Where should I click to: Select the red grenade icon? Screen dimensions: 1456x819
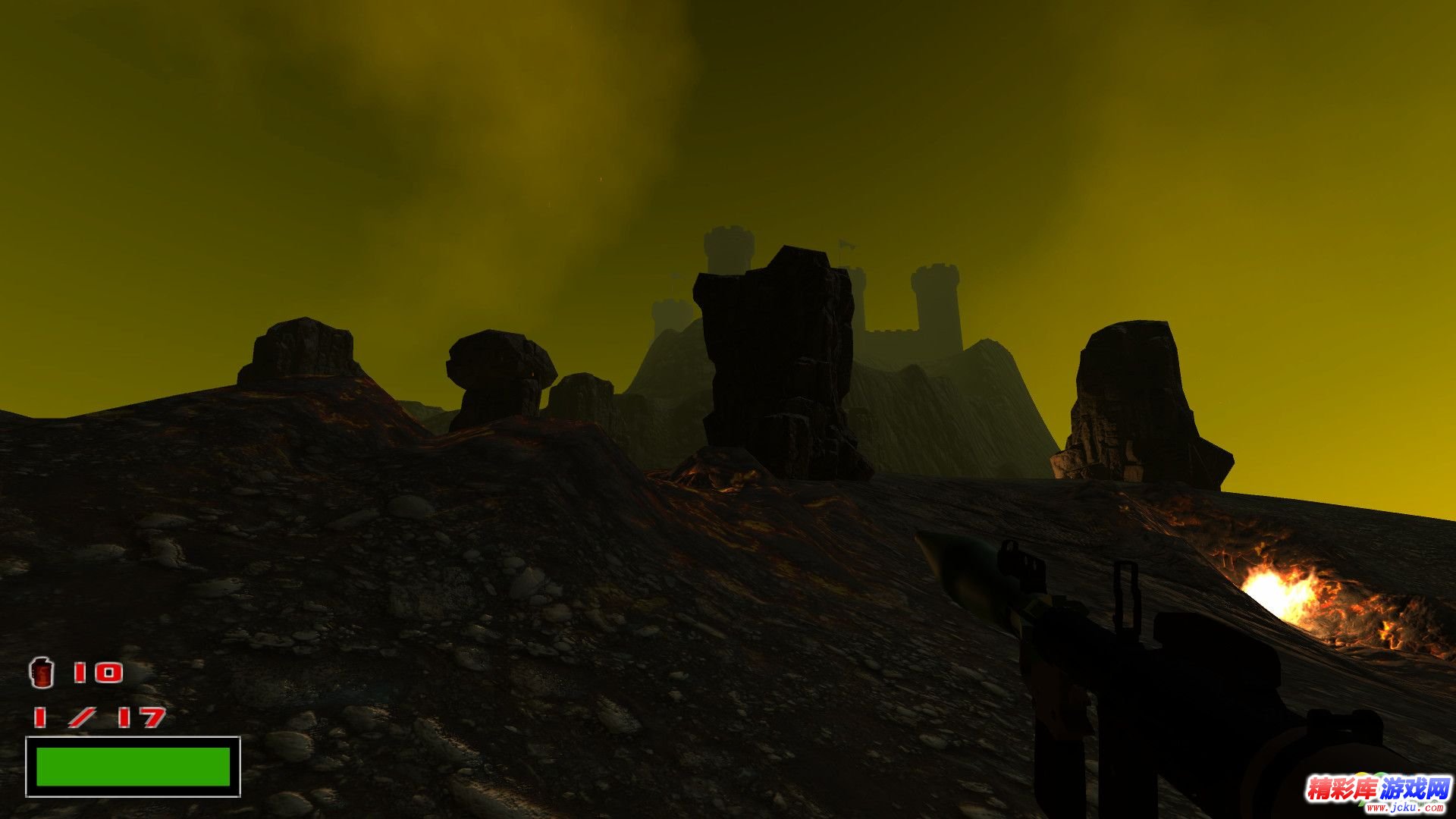[42, 673]
